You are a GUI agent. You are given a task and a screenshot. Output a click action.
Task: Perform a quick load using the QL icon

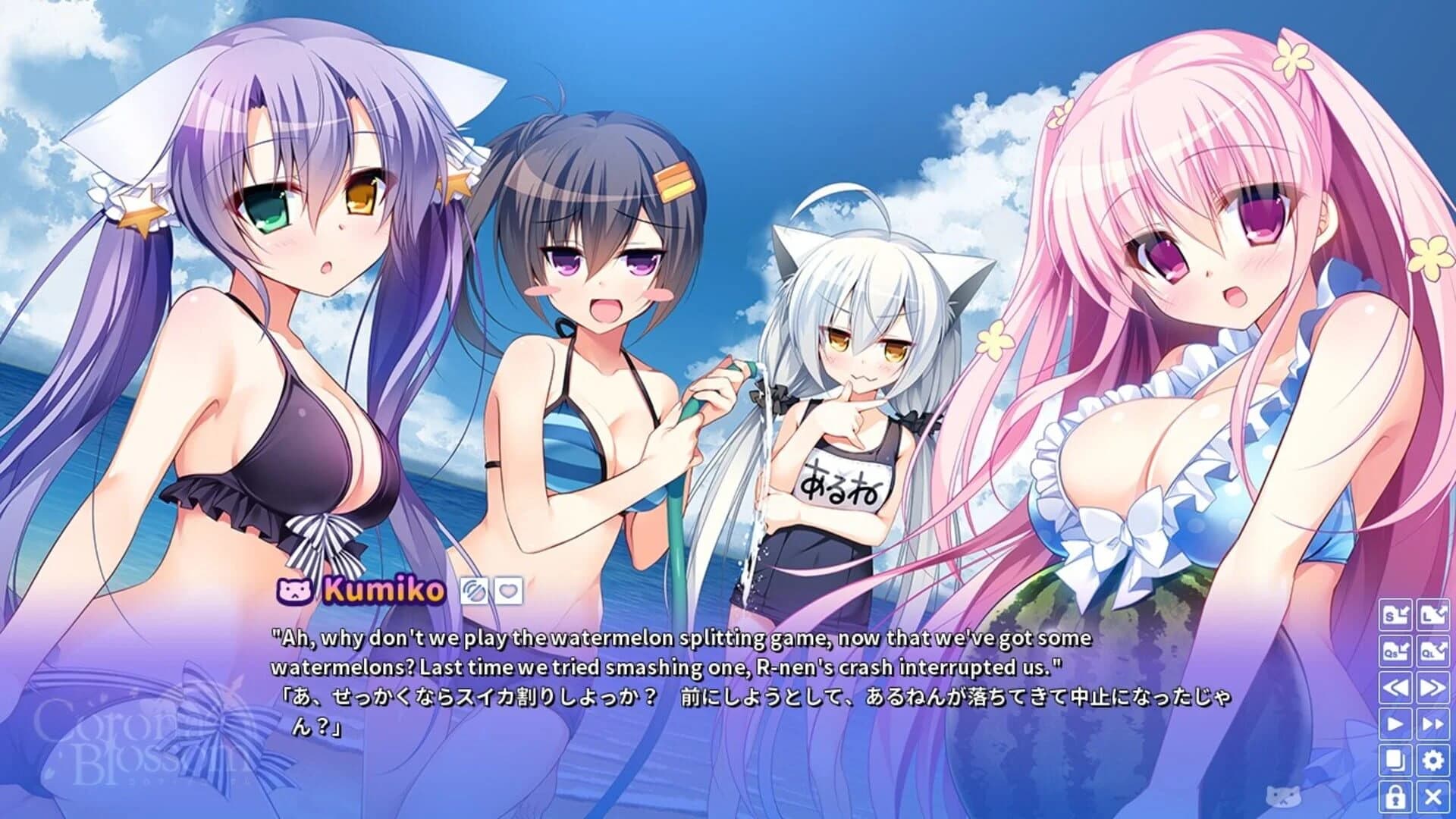point(1433,649)
